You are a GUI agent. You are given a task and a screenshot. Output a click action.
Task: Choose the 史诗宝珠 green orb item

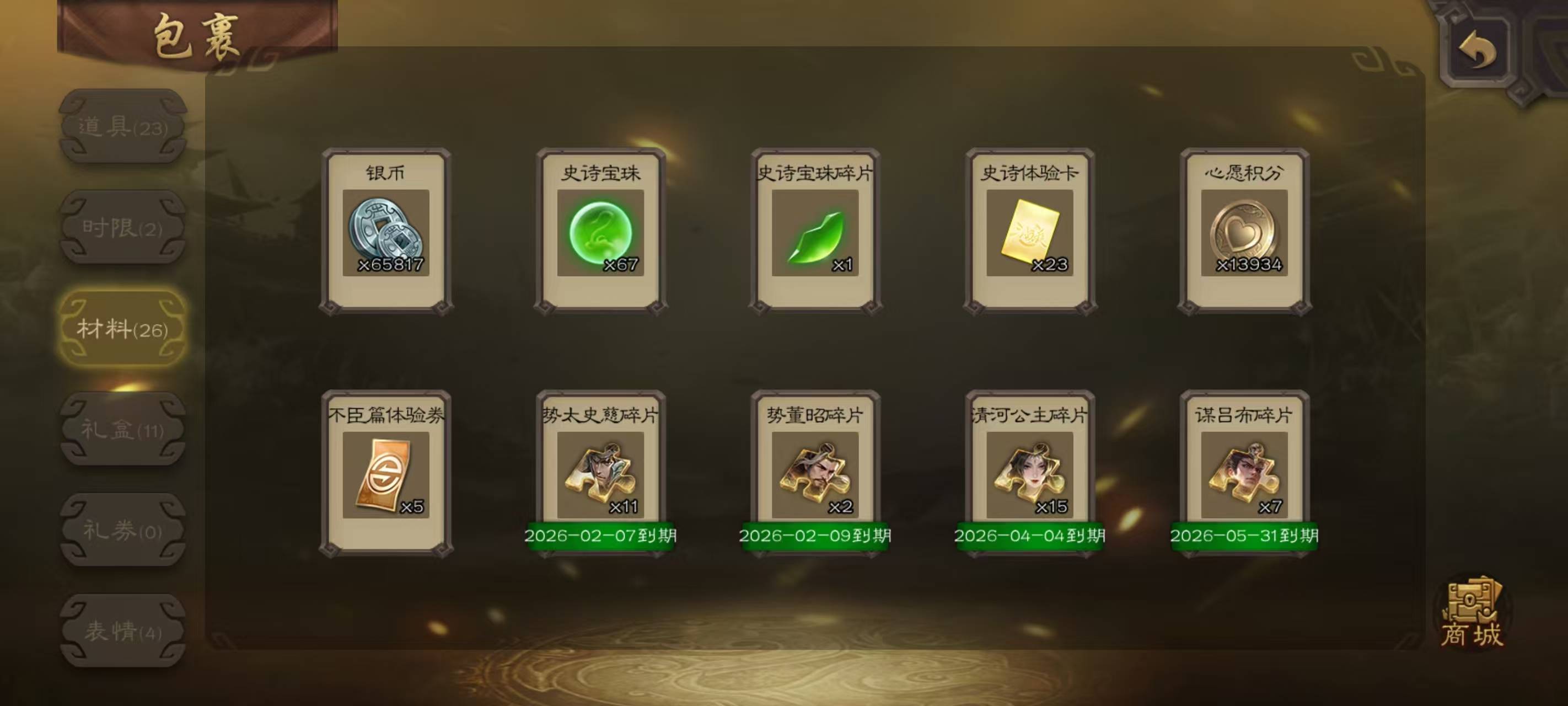(601, 232)
